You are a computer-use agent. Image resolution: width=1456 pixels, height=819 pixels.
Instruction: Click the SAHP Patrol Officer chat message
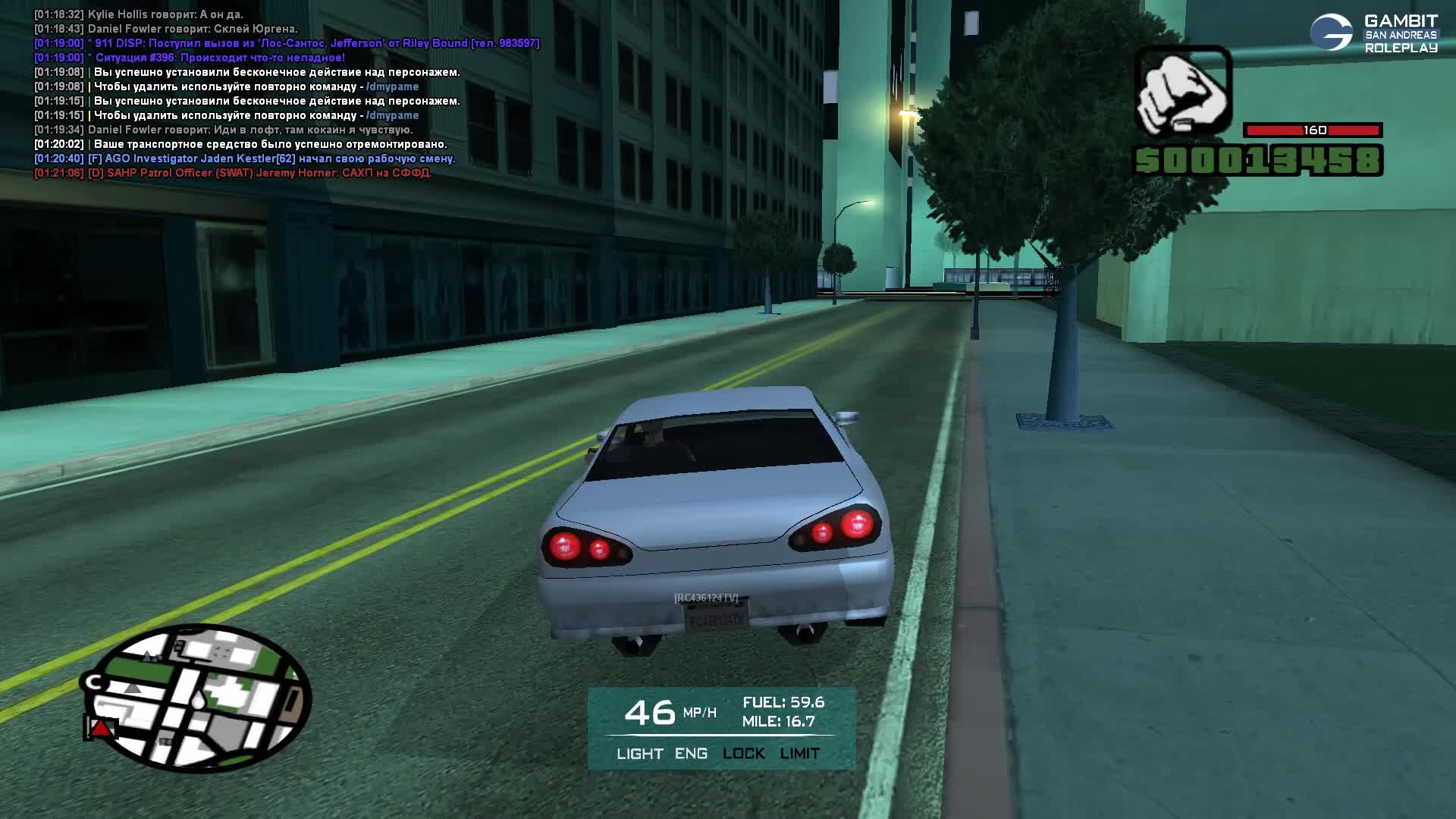232,173
